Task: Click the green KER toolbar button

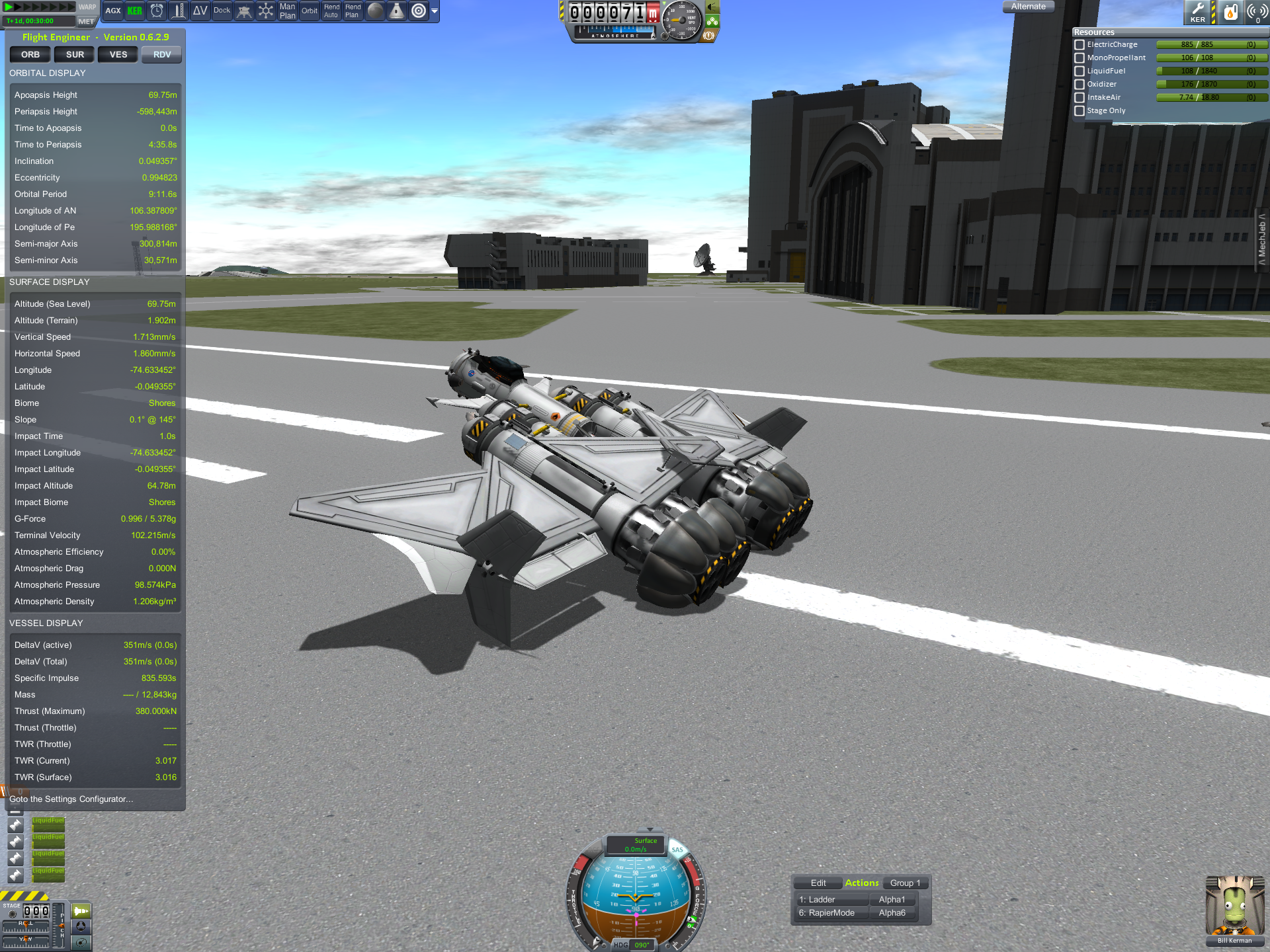Action: point(135,11)
